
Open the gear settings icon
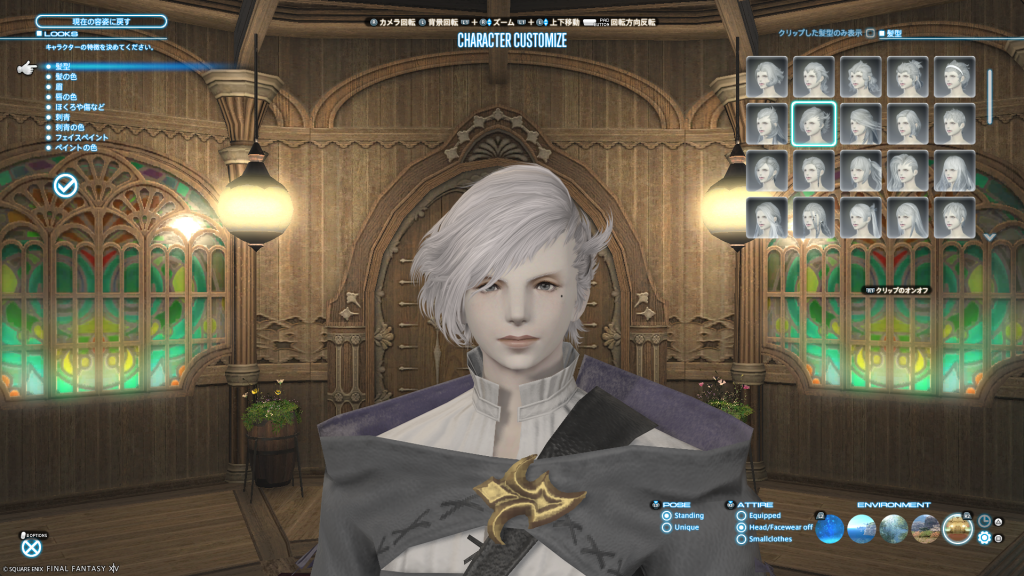click(984, 538)
